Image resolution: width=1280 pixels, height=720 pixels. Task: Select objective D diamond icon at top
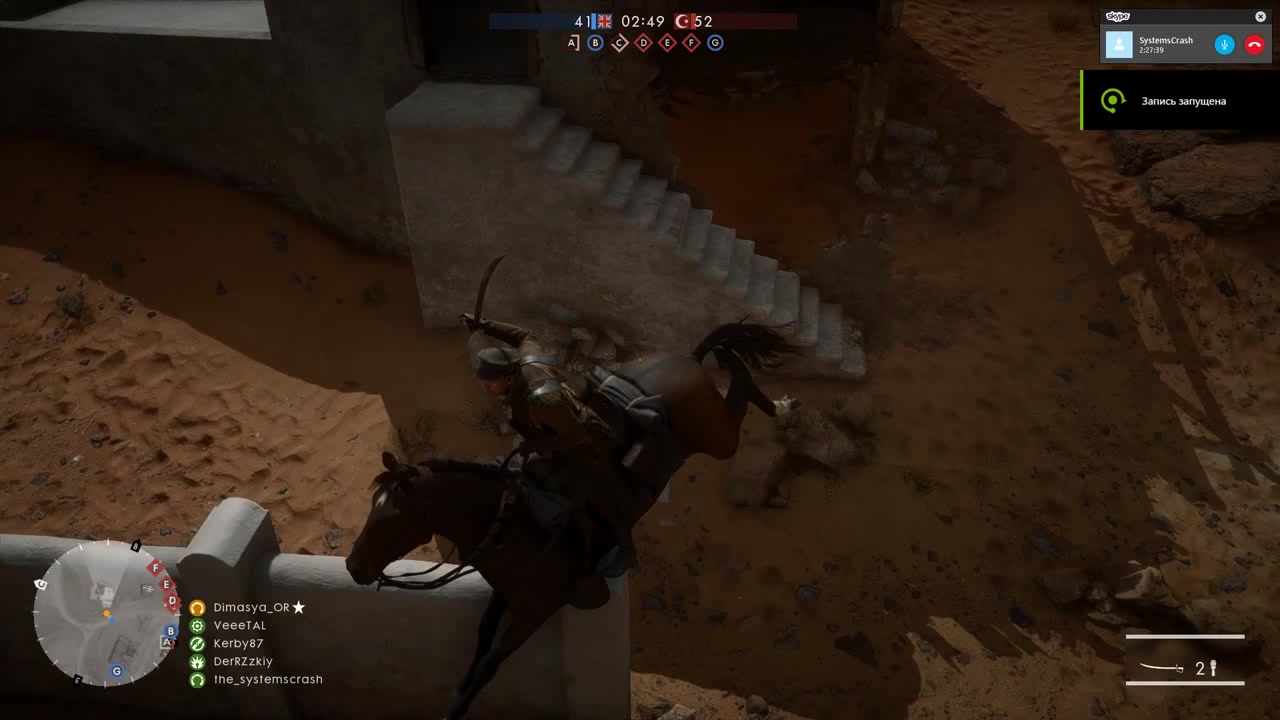coord(643,43)
